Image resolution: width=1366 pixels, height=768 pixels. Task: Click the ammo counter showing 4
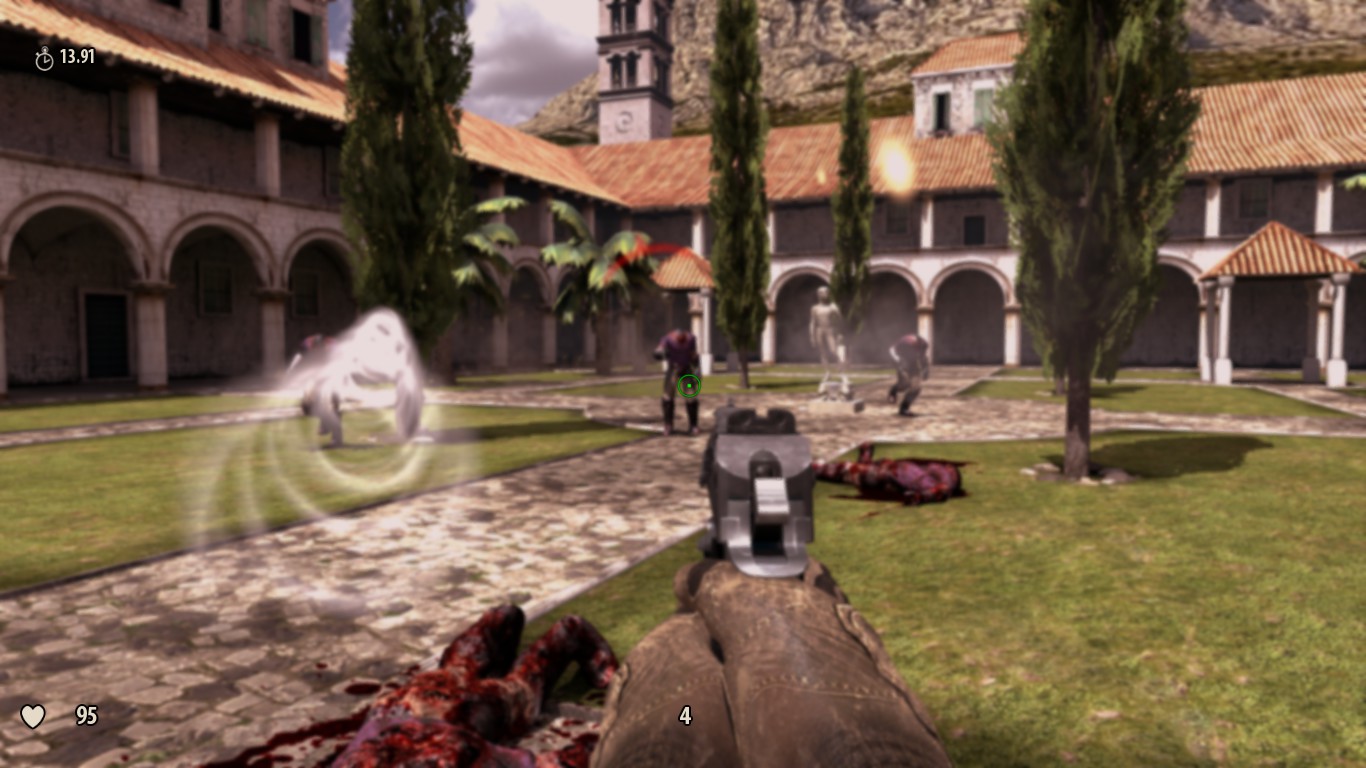point(686,716)
